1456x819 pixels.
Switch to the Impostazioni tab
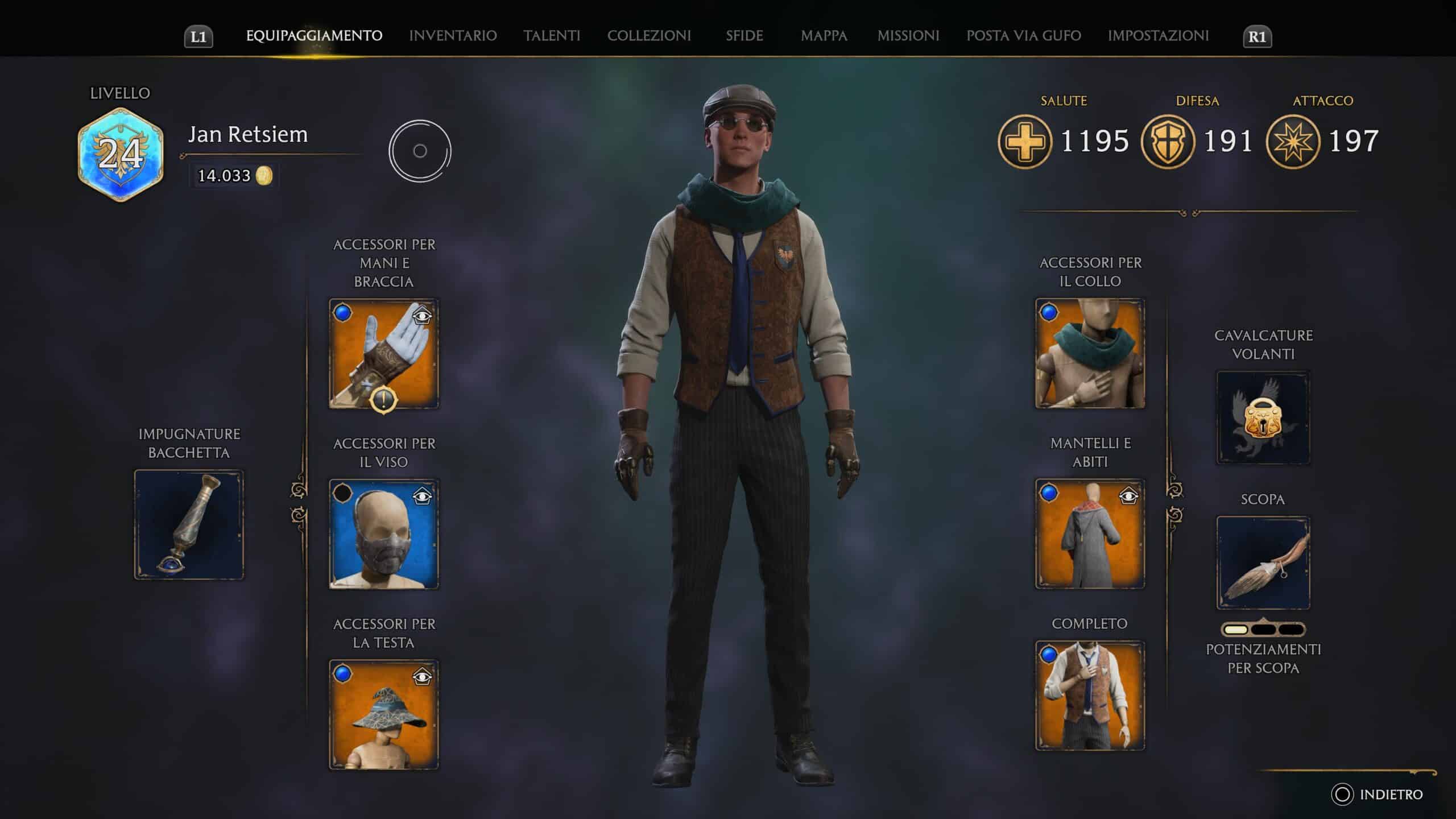(x=1158, y=36)
